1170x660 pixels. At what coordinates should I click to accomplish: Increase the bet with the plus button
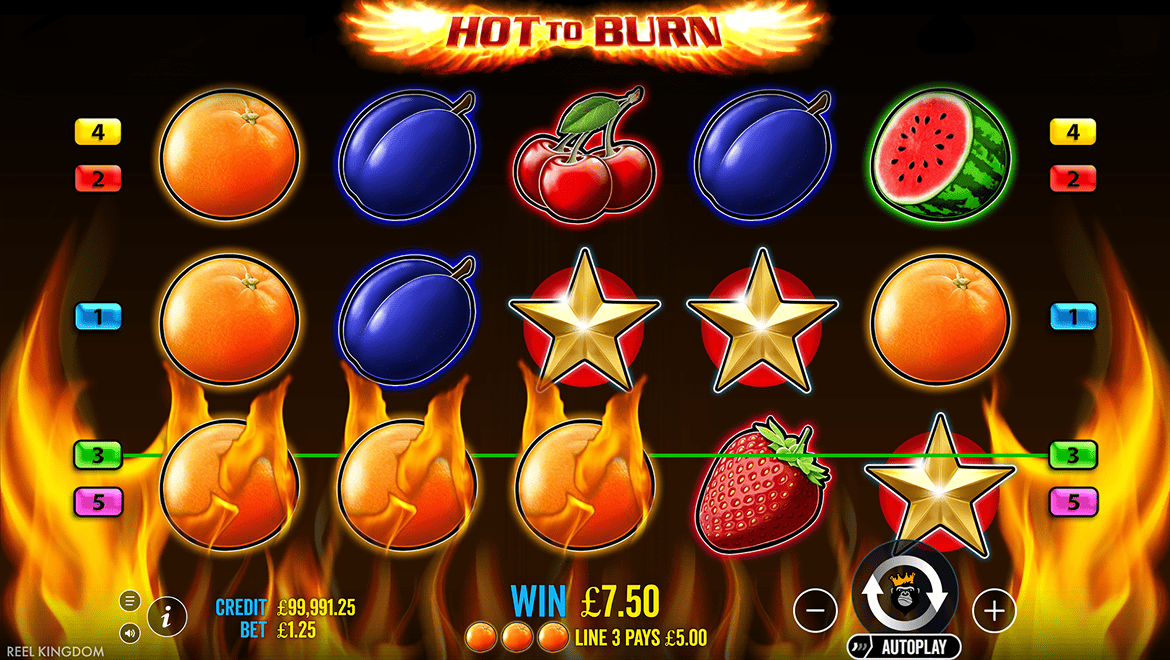(x=993, y=609)
